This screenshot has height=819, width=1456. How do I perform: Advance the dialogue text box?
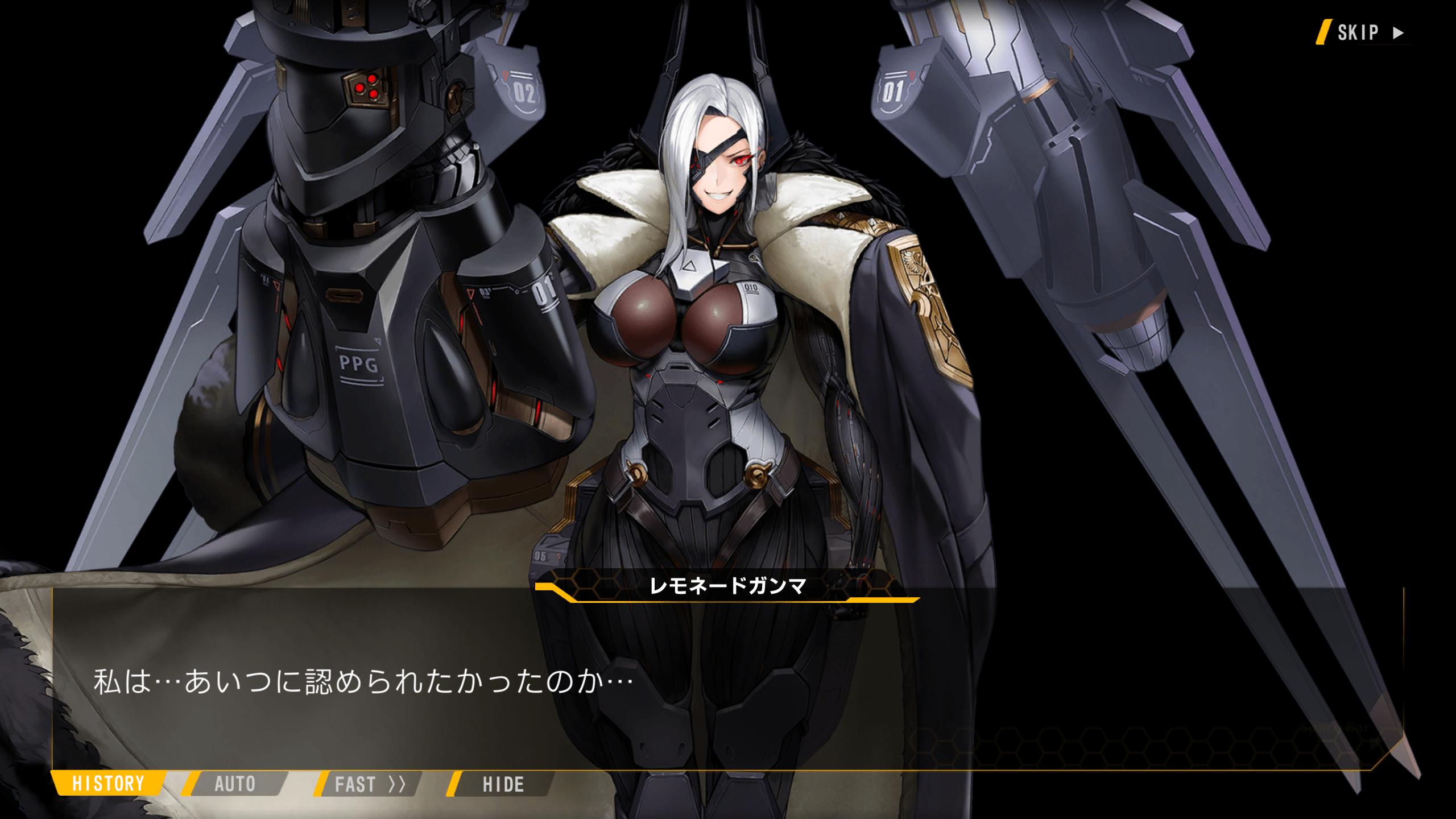728,682
